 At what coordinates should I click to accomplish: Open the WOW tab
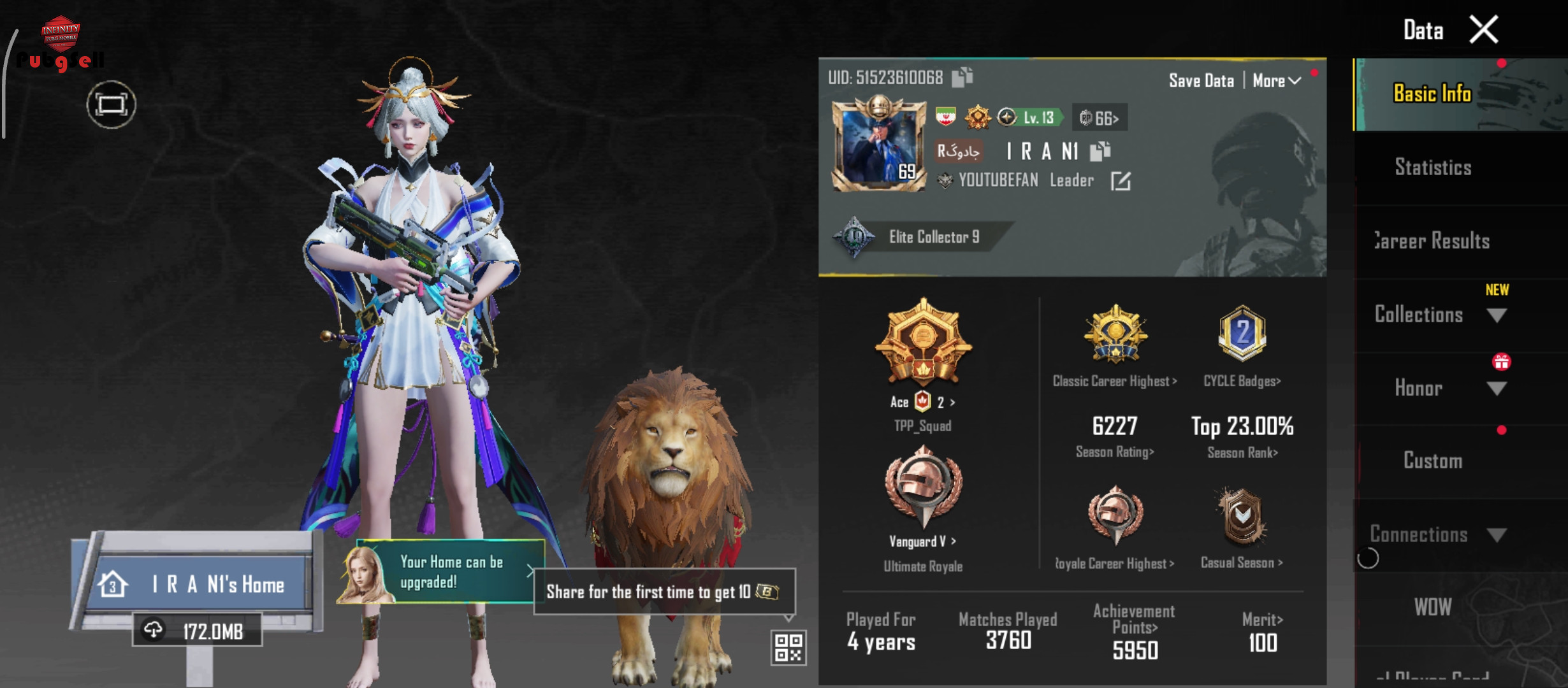click(x=1432, y=607)
